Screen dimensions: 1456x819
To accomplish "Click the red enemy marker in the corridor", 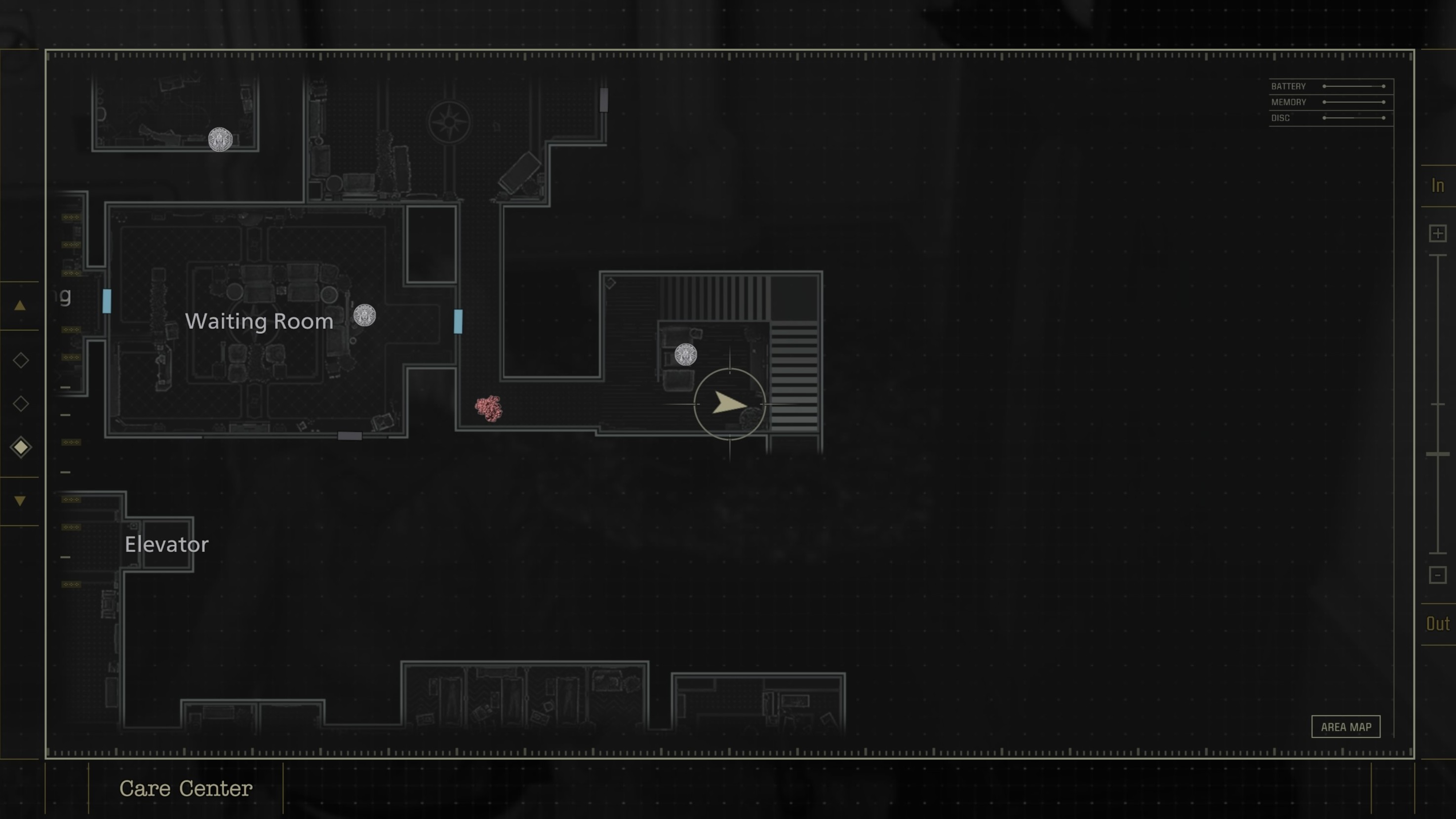I will coord(489,408).
